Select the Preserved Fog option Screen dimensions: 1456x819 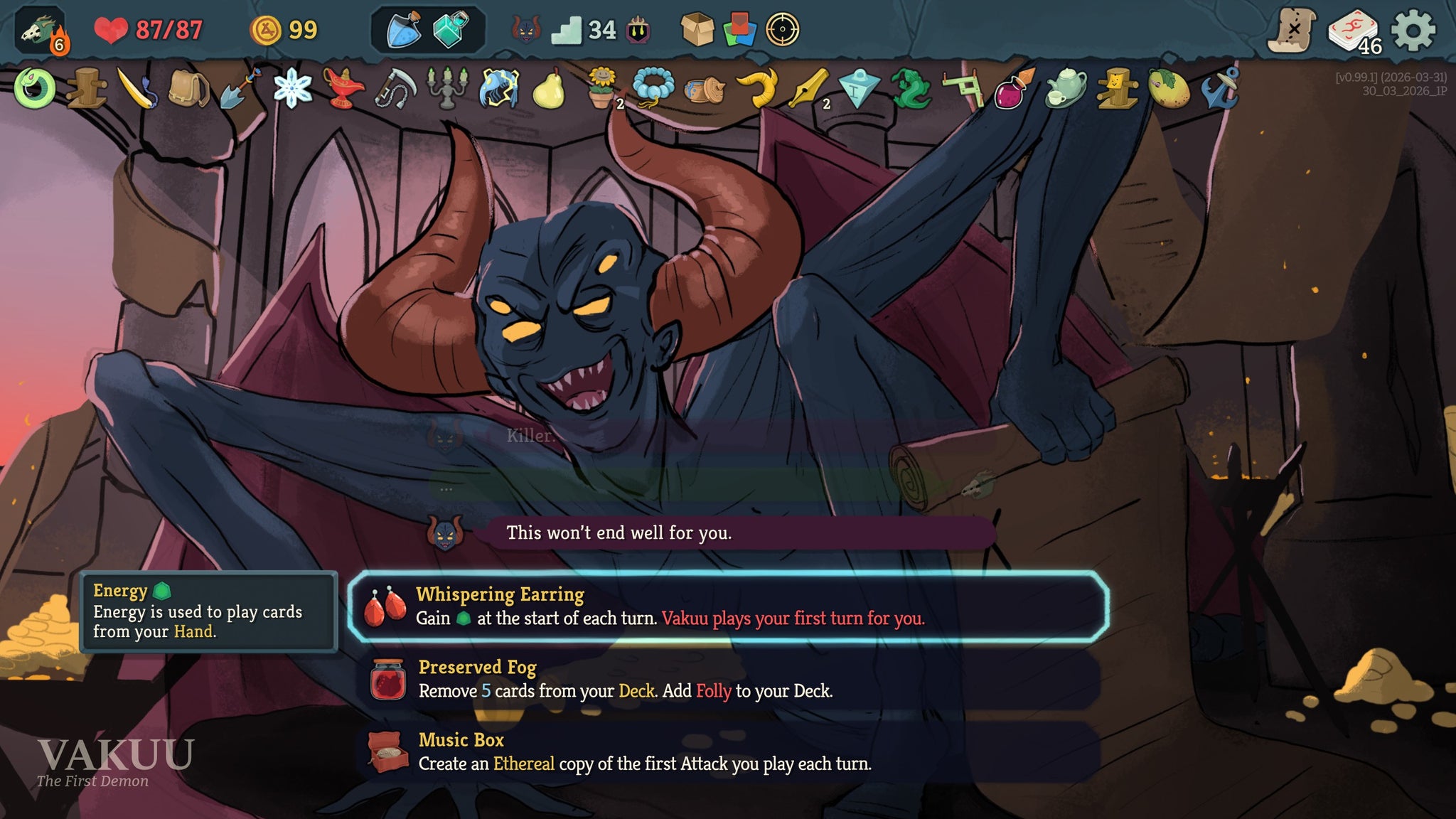click(727, 680)
